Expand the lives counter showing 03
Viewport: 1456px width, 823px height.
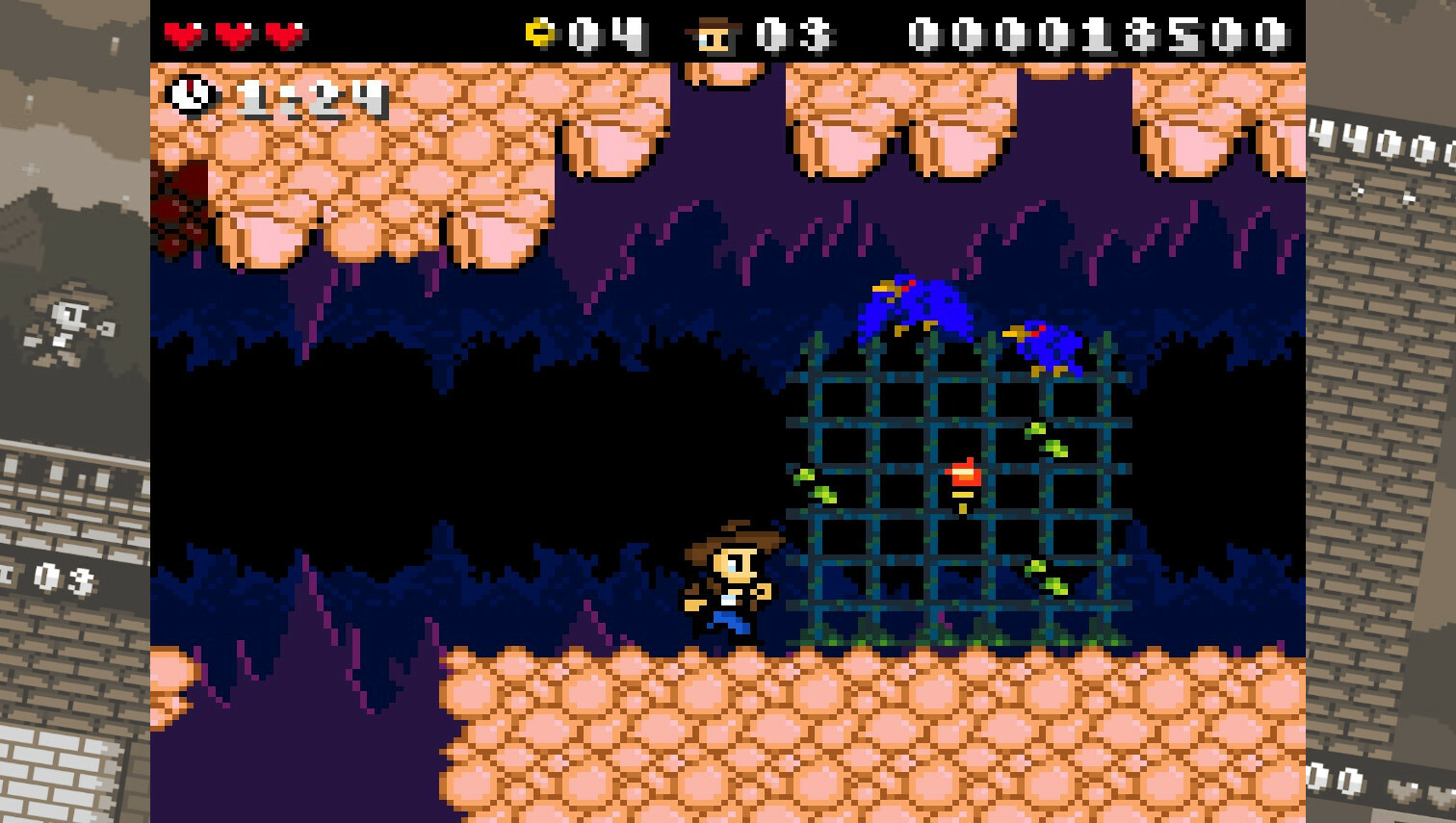794,34
